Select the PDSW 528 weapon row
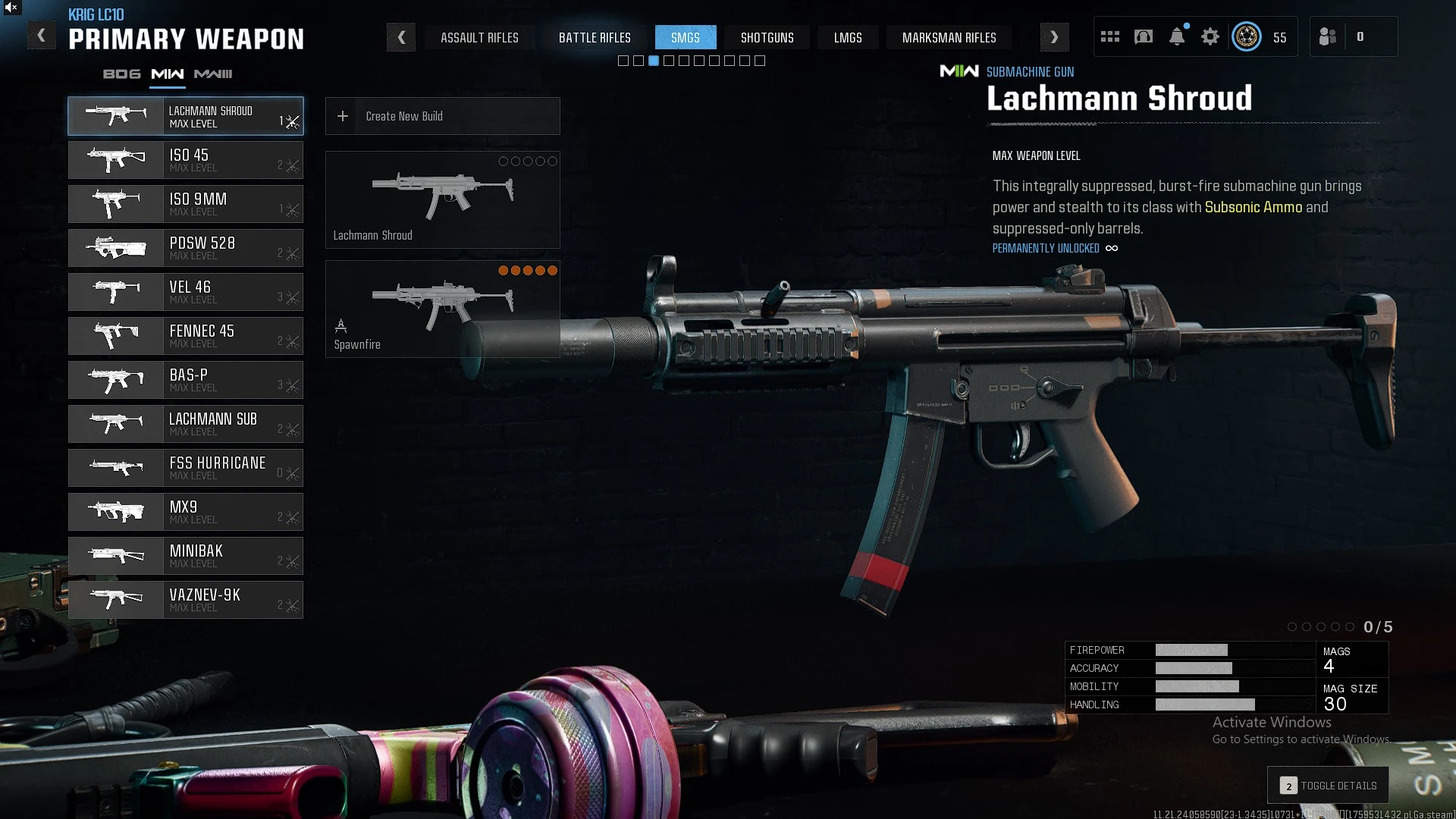This screenshot has height=819, width=1456. click(x=186, y=248)
